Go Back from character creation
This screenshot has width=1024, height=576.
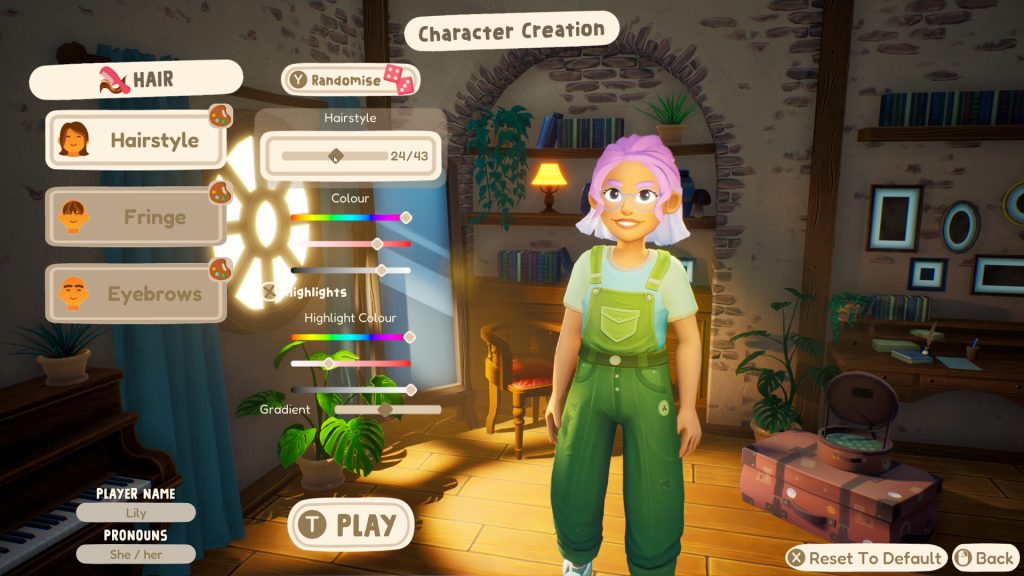tap(985, 558)
